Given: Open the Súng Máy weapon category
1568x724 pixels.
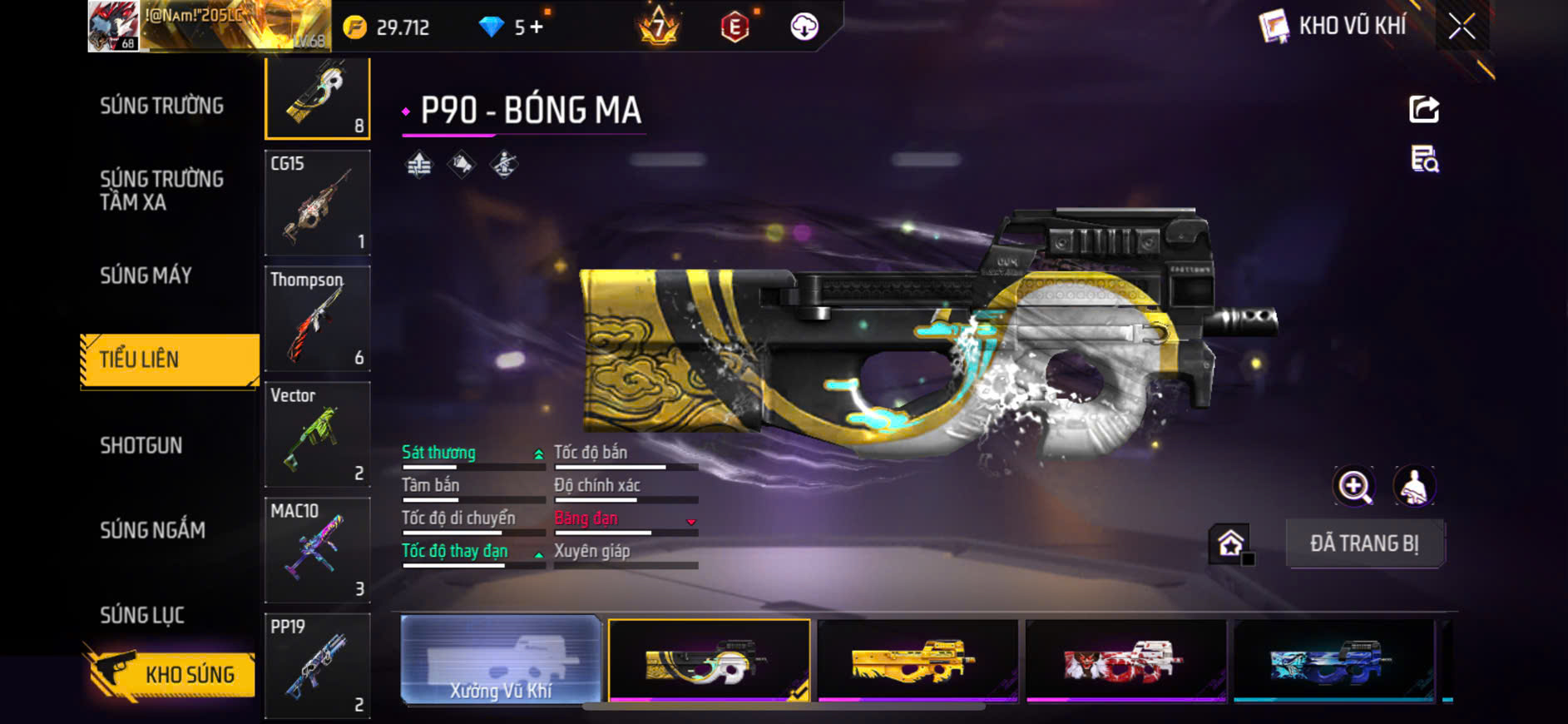Looking at the screenshot, I should click(146, 275).
